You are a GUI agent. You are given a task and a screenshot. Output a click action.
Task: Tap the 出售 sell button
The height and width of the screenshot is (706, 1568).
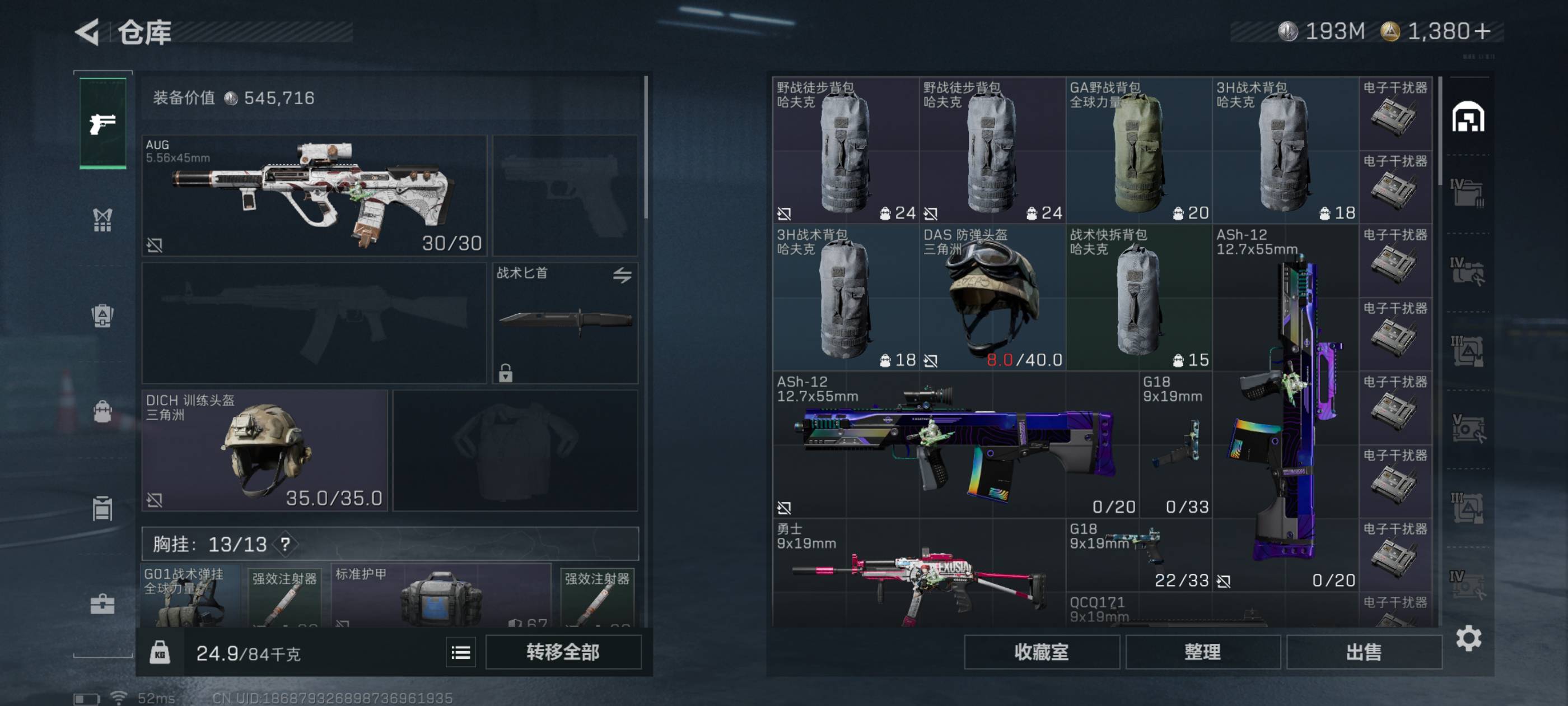click(x=1364, y=652)
